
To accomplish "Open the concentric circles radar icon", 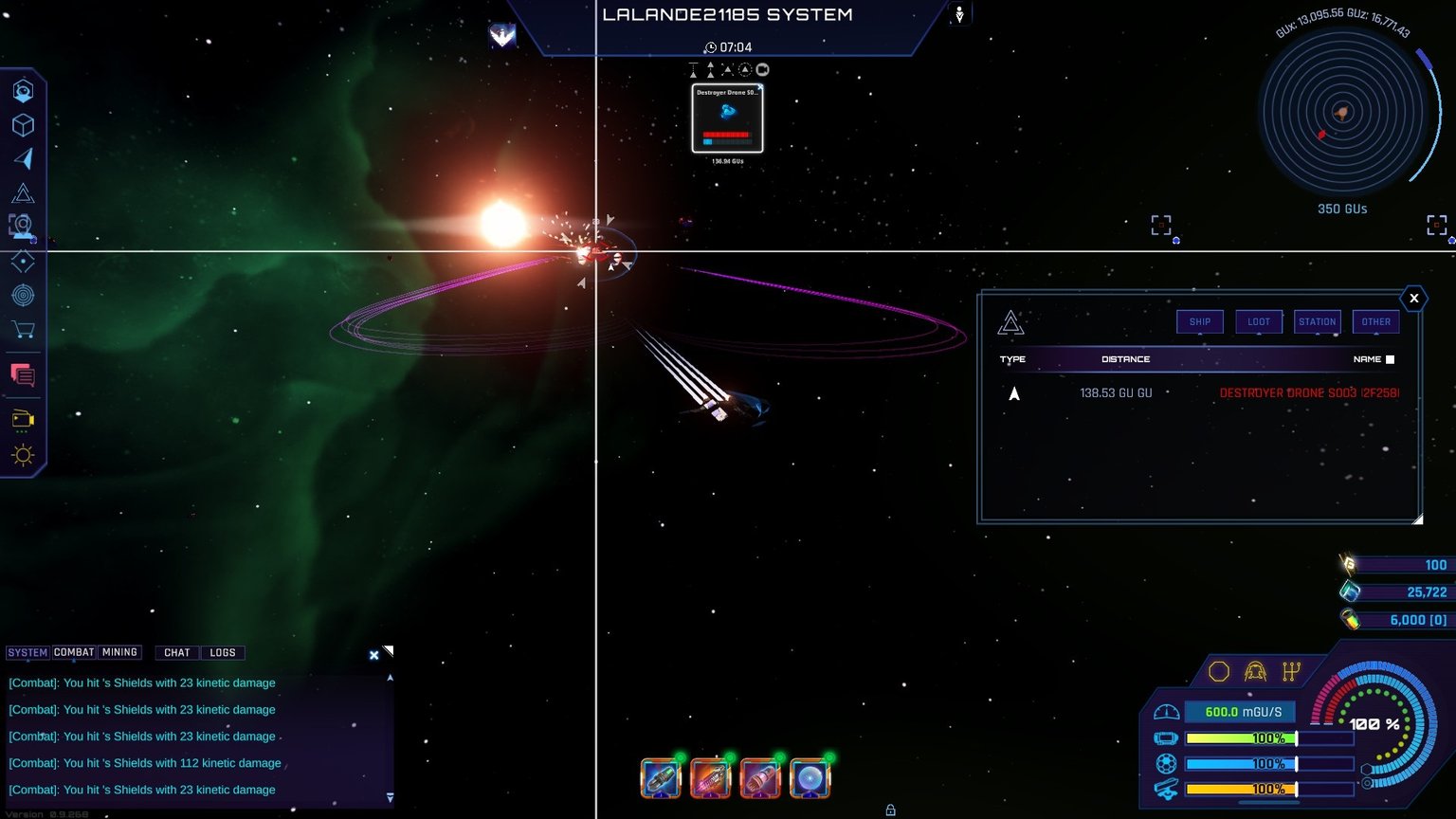I will pos(23,295).
